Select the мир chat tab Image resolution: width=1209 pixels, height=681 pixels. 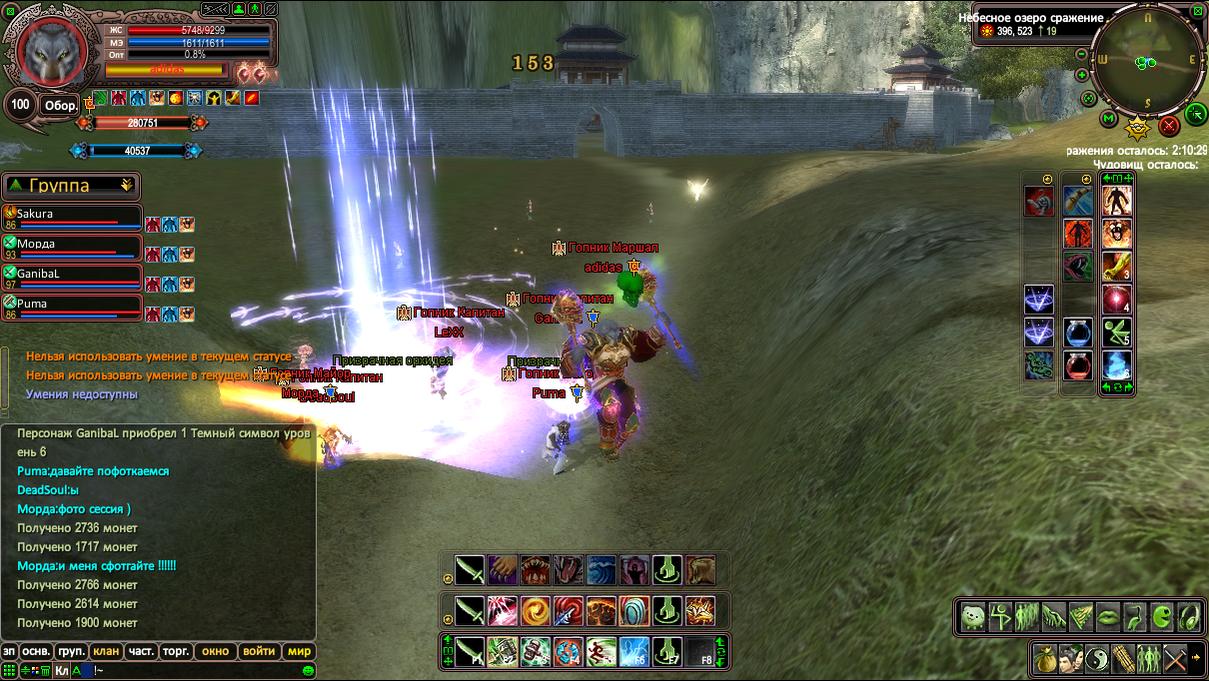tap(300, 651)
